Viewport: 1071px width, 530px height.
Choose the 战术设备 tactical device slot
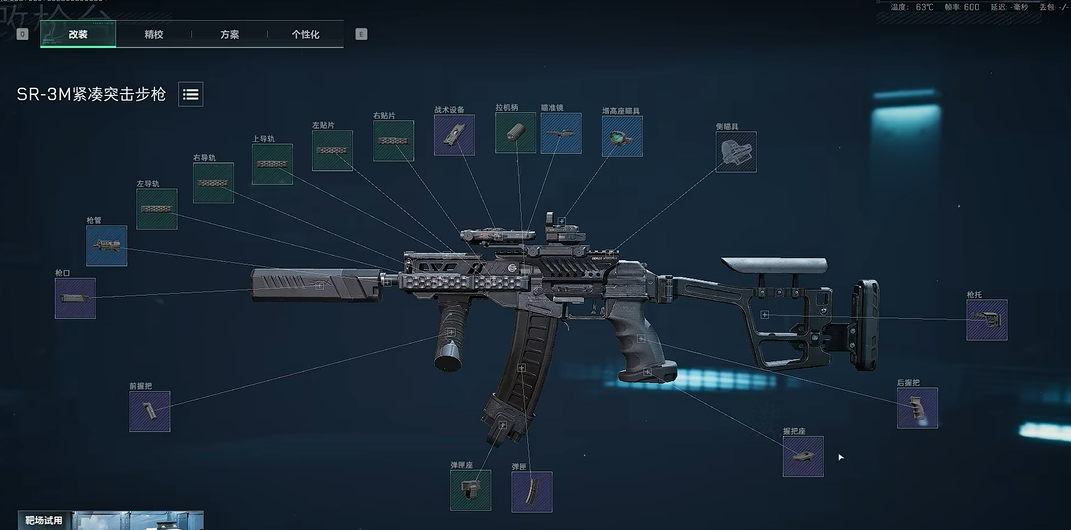454,134
